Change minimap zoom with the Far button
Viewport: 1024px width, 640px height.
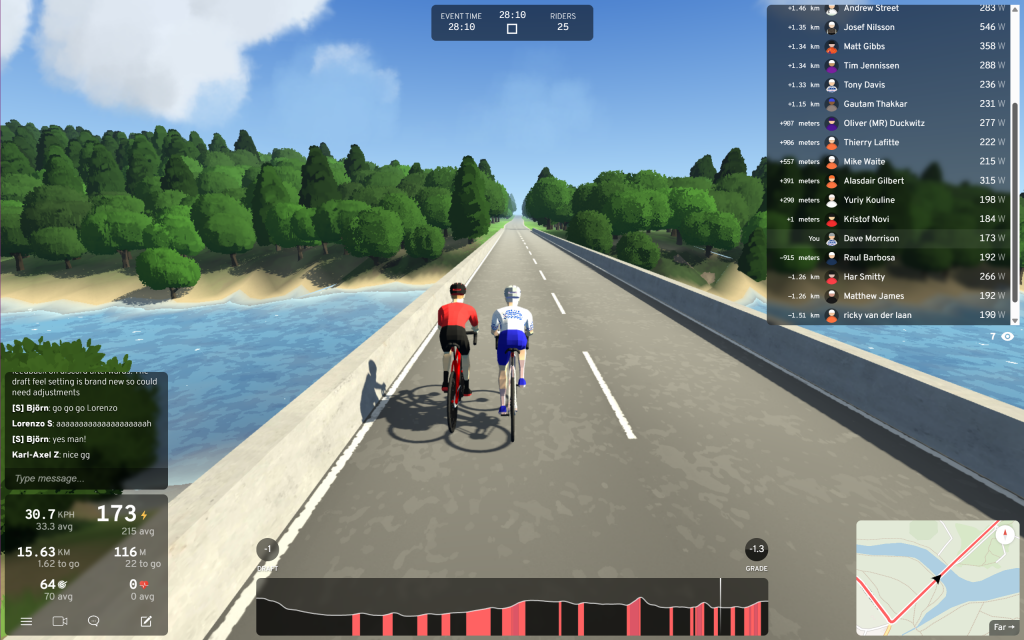point(1002,627)
